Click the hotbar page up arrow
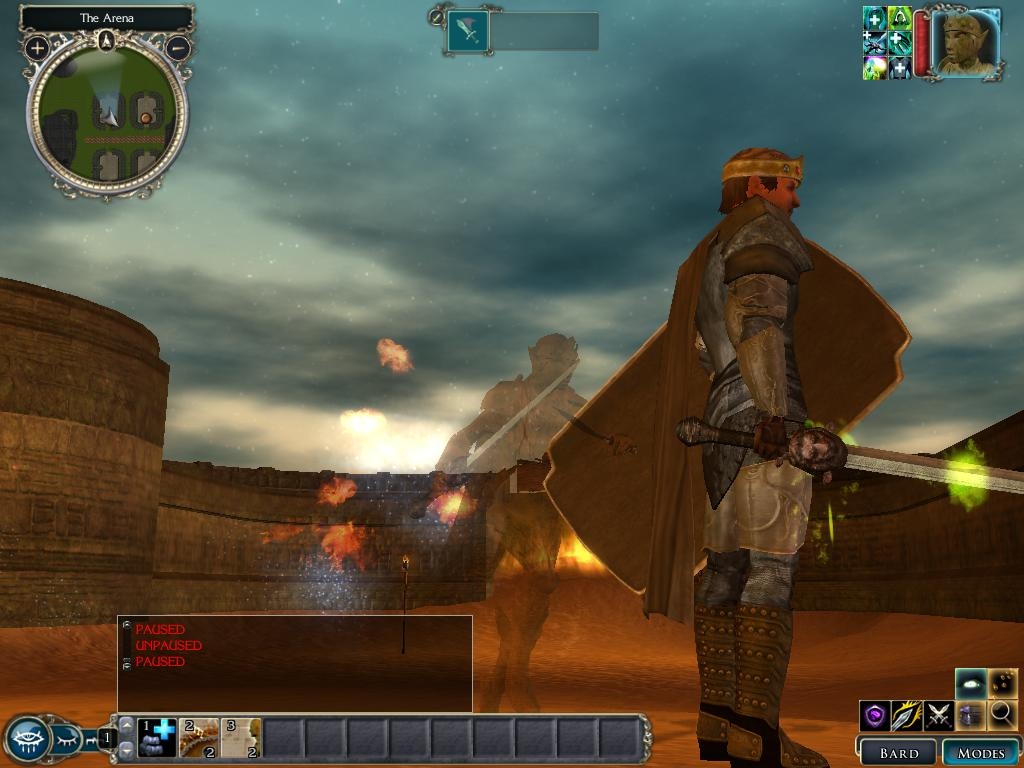 pyautogui.click(x=126, y=725)
